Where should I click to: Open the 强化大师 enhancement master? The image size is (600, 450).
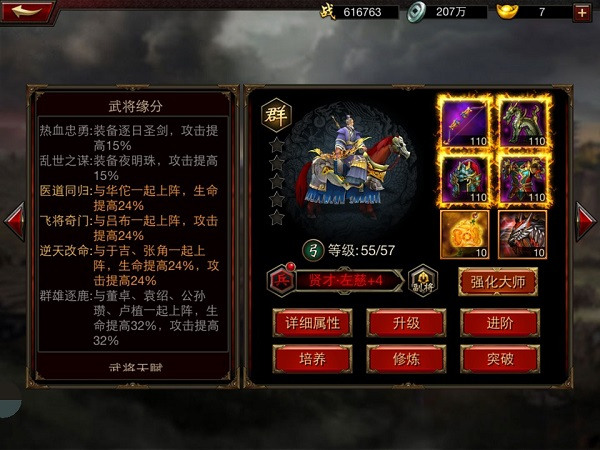(498, 281)
